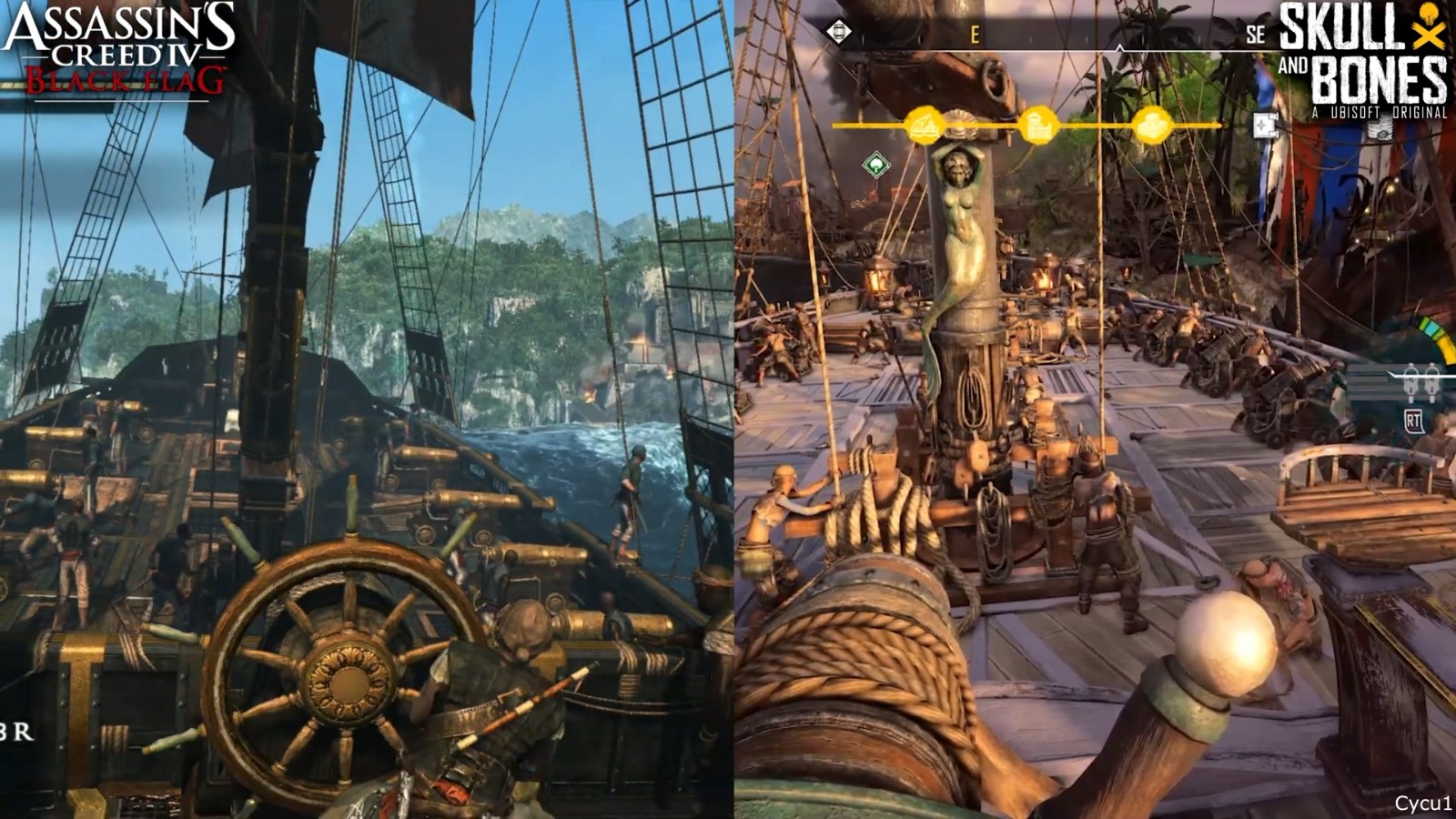Click the silver coin stack icon
The width and height of the screenshot is (1456, 819).
coord(1381,129)
